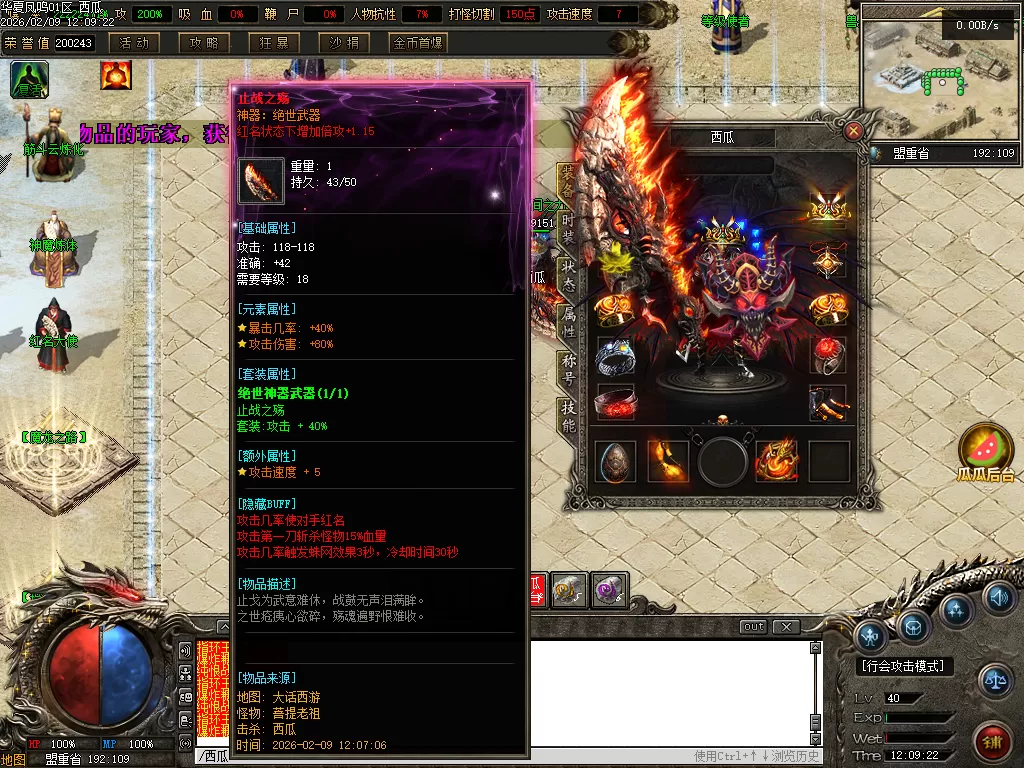Viewport: 1024px width, 768px height.
Task: Select the red gem ring slot
Action: tap(828, 355)
